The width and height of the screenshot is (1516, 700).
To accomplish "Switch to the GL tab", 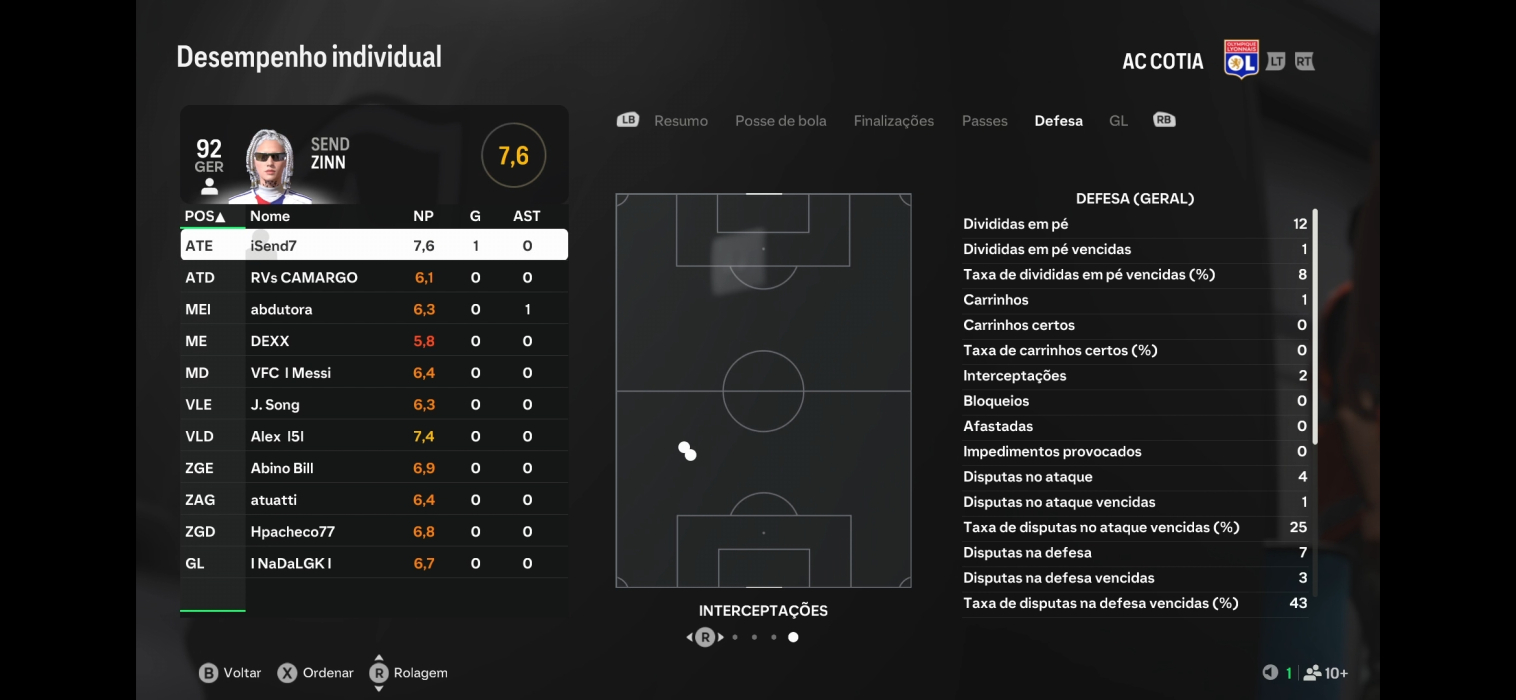I will (1118, 121).
